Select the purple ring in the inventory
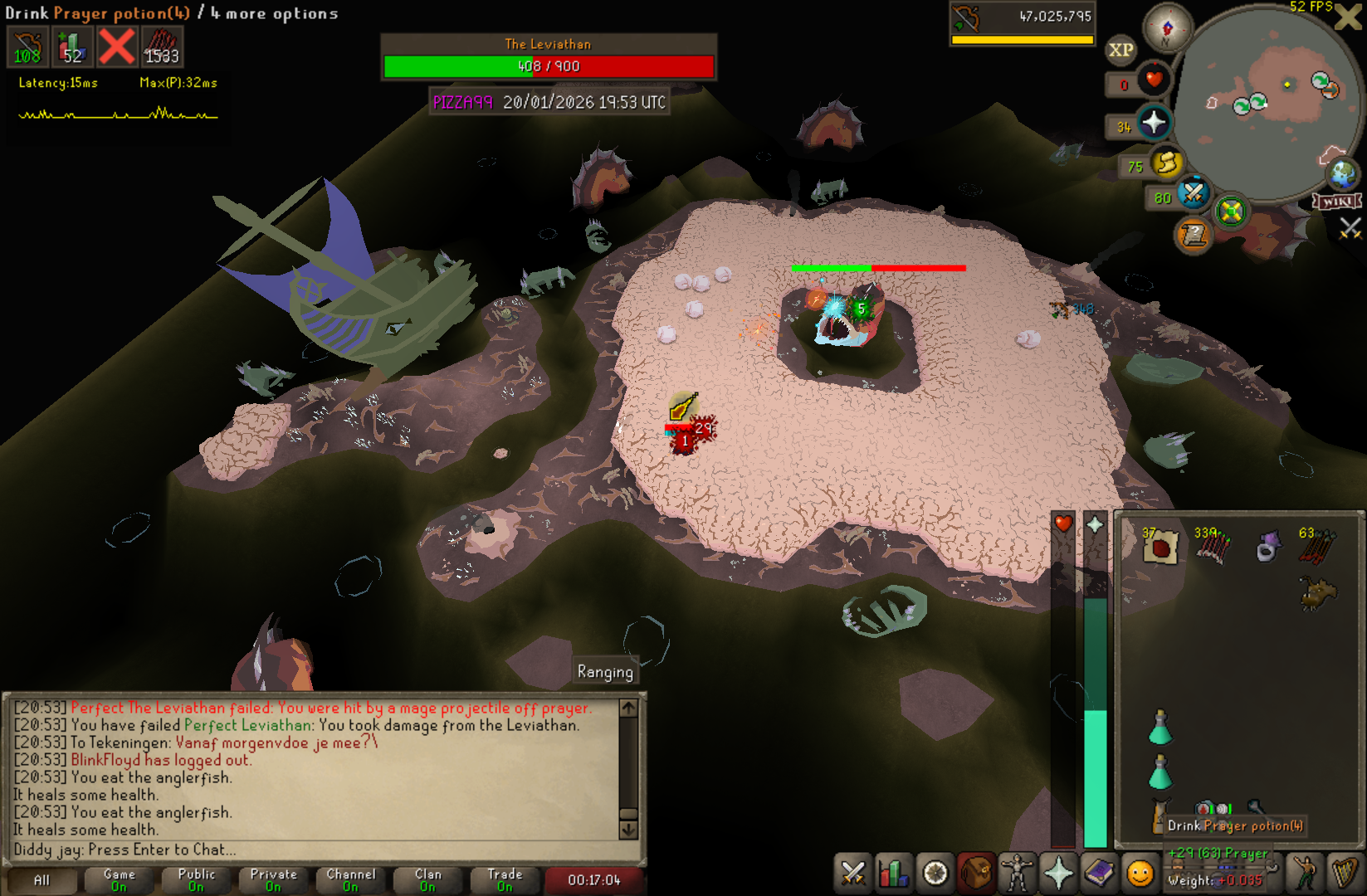The width and height of the screenshot is (1367, 896). [x=1267, y=547]
